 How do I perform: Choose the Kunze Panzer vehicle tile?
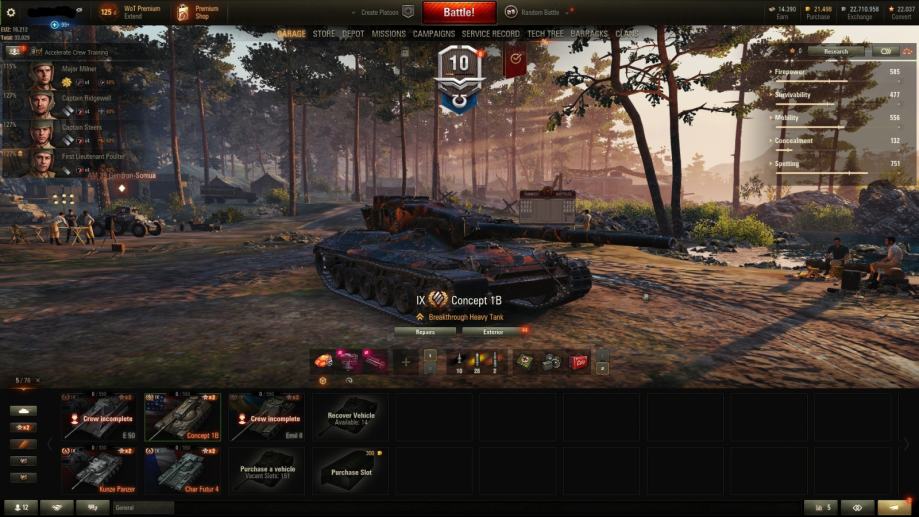100,470
